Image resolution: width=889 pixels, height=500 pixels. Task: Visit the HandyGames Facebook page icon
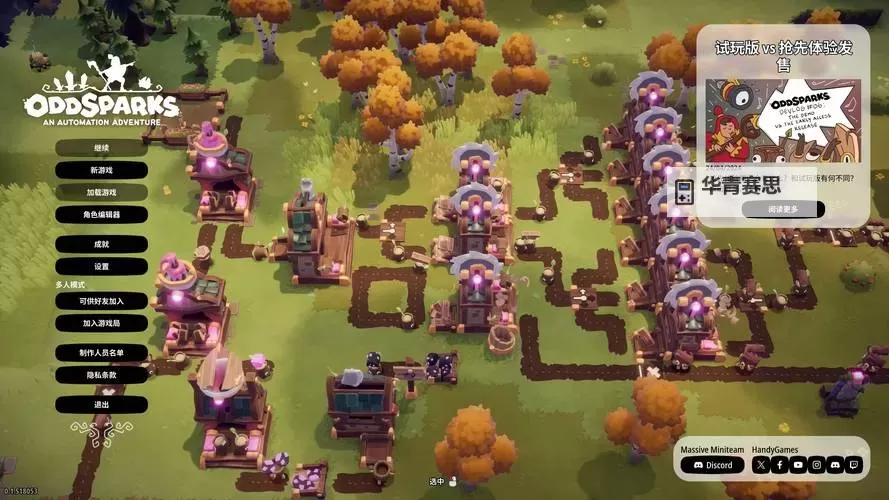[x=779, y=465]
